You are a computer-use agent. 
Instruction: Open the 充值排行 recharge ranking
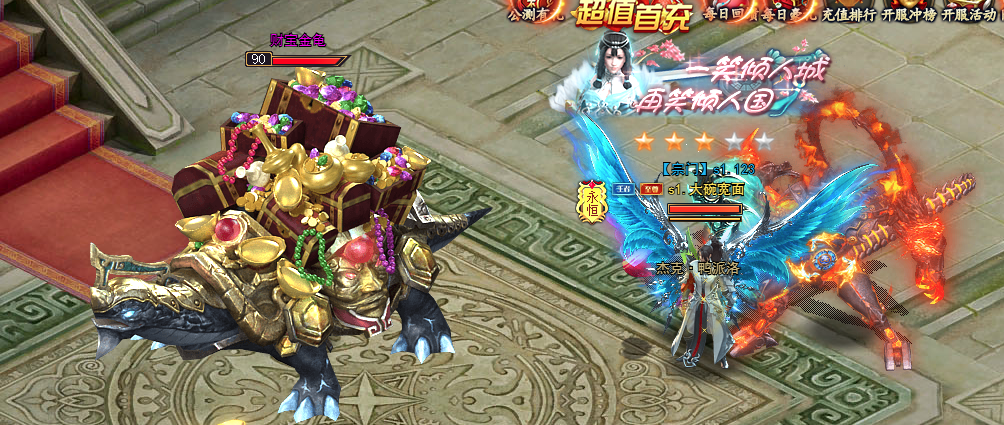[850, 14]
